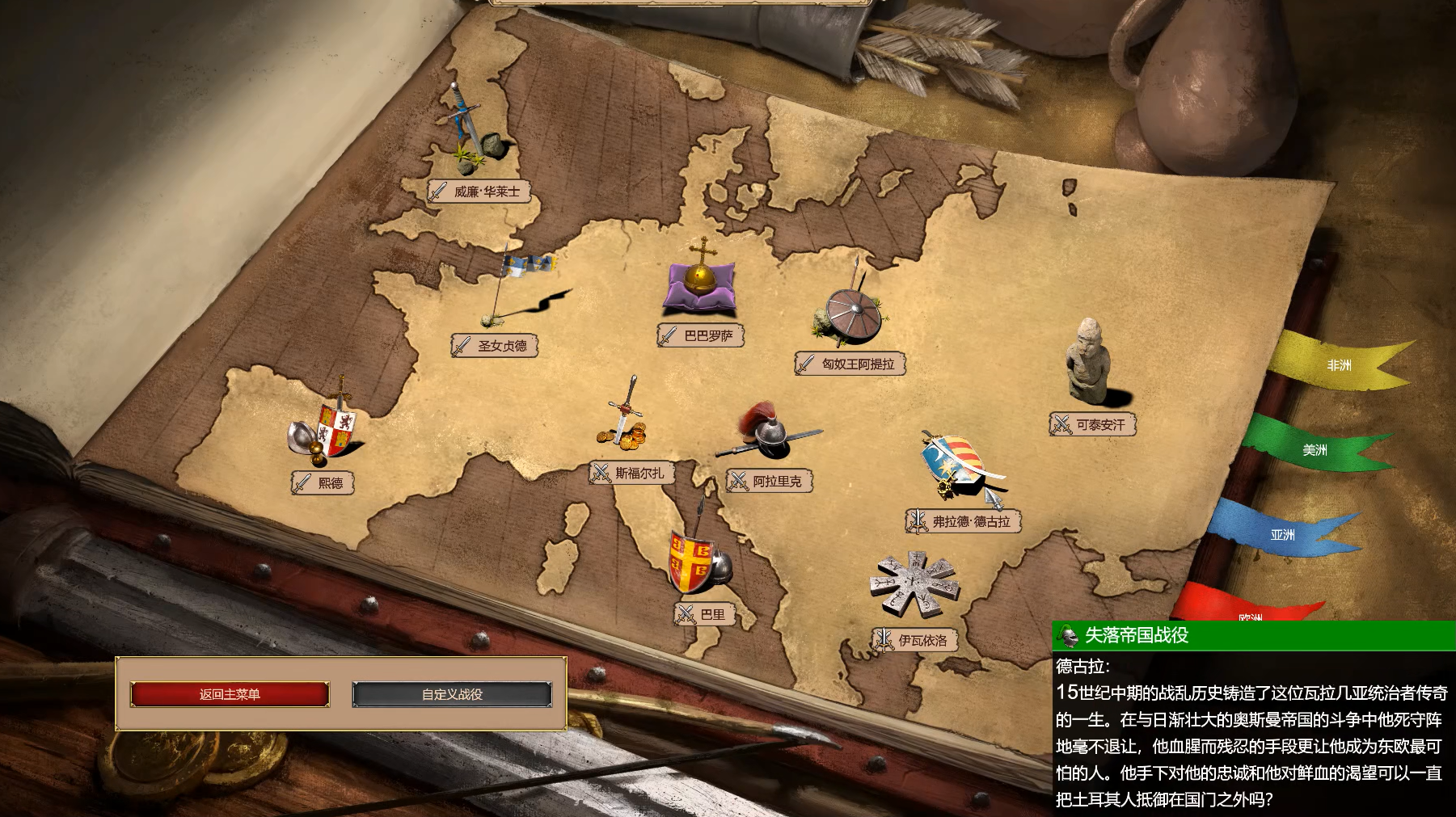Image resolution: width=1456 pixels, height=817 pixels.
Task: Open the 自定义战役 custom campaign button
Action: point(452,694)
